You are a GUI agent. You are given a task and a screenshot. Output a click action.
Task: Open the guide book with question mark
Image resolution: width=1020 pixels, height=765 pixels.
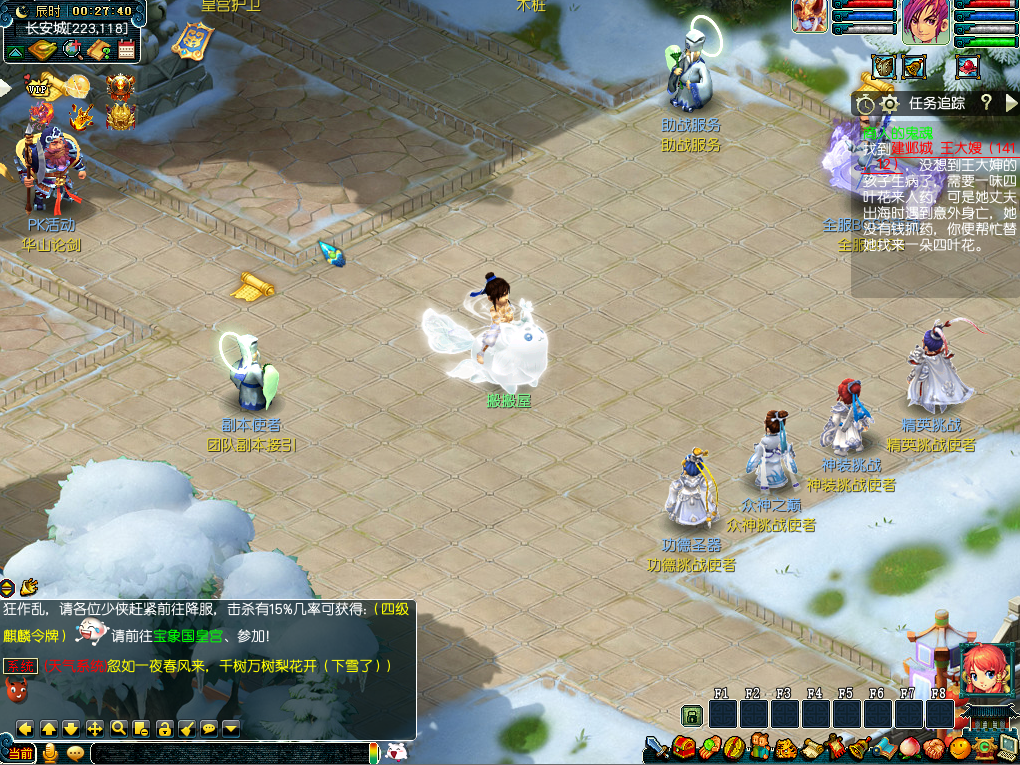(x=99, y=50)
